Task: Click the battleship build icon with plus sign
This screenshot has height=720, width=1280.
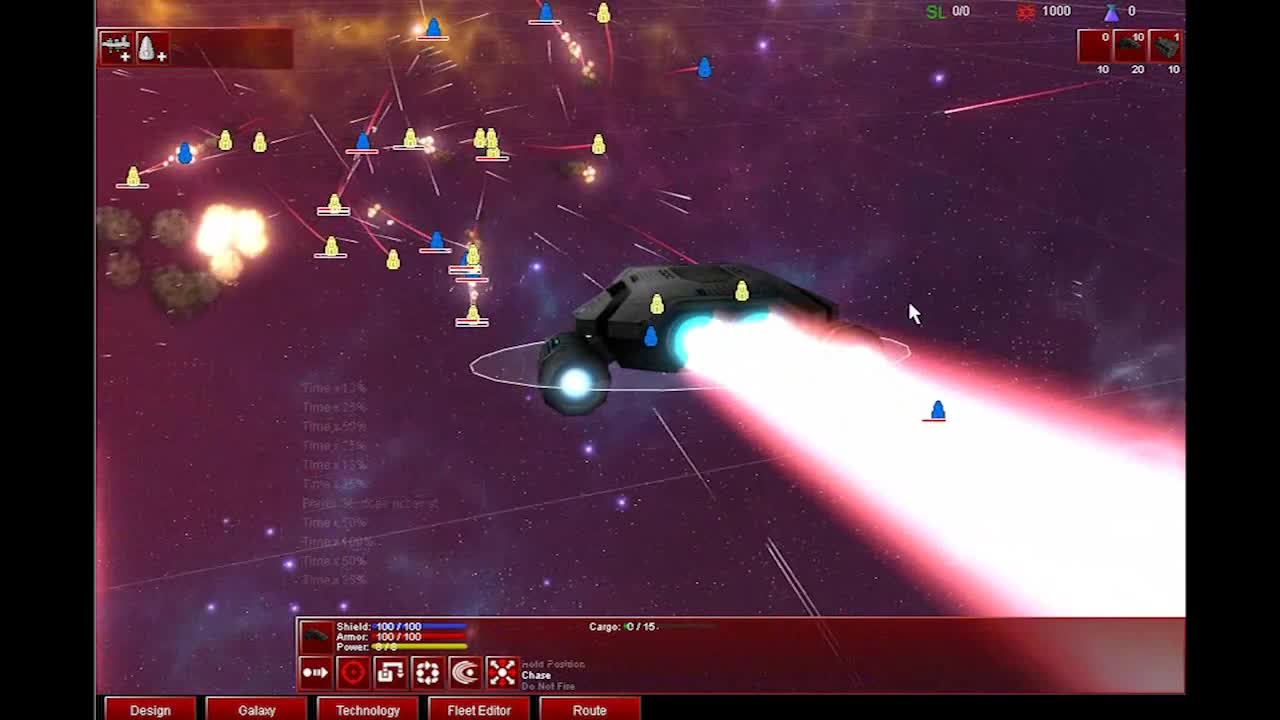Action: [118, 48]
